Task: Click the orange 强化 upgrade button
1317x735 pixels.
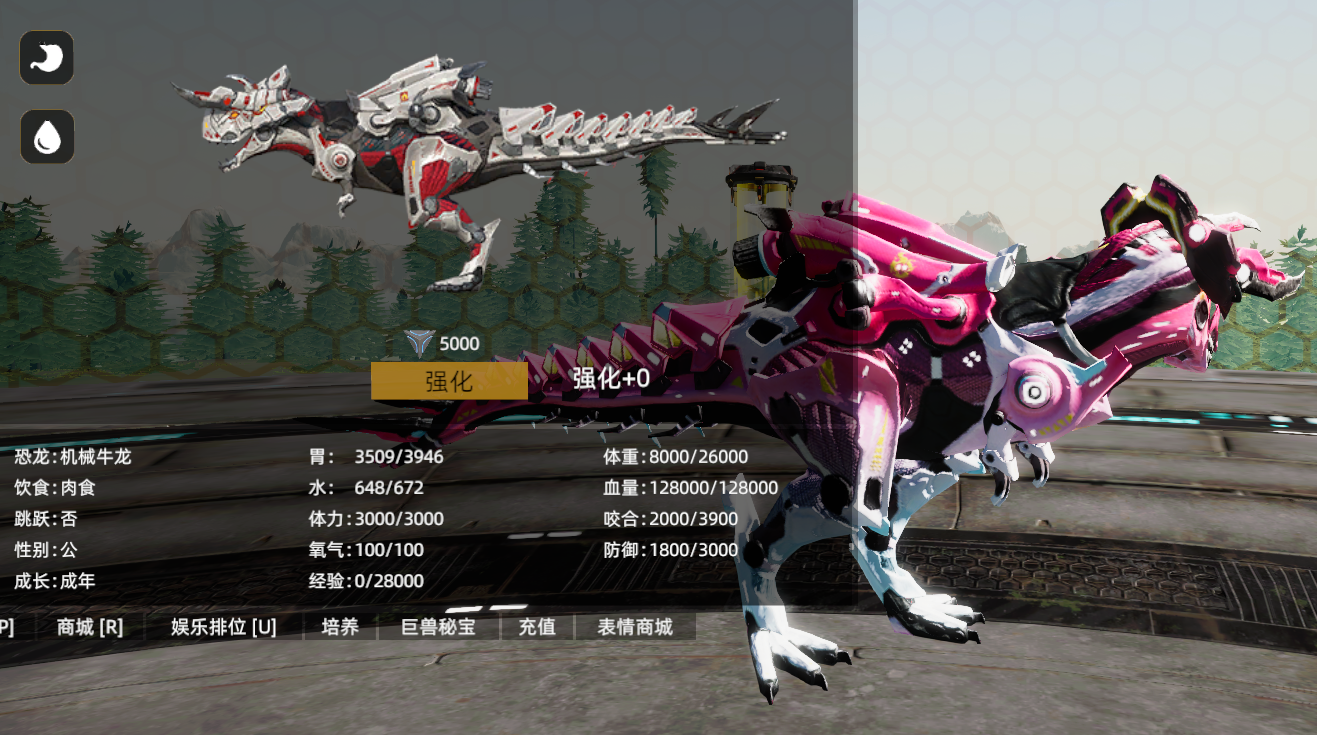Action: tap(449, 380)
